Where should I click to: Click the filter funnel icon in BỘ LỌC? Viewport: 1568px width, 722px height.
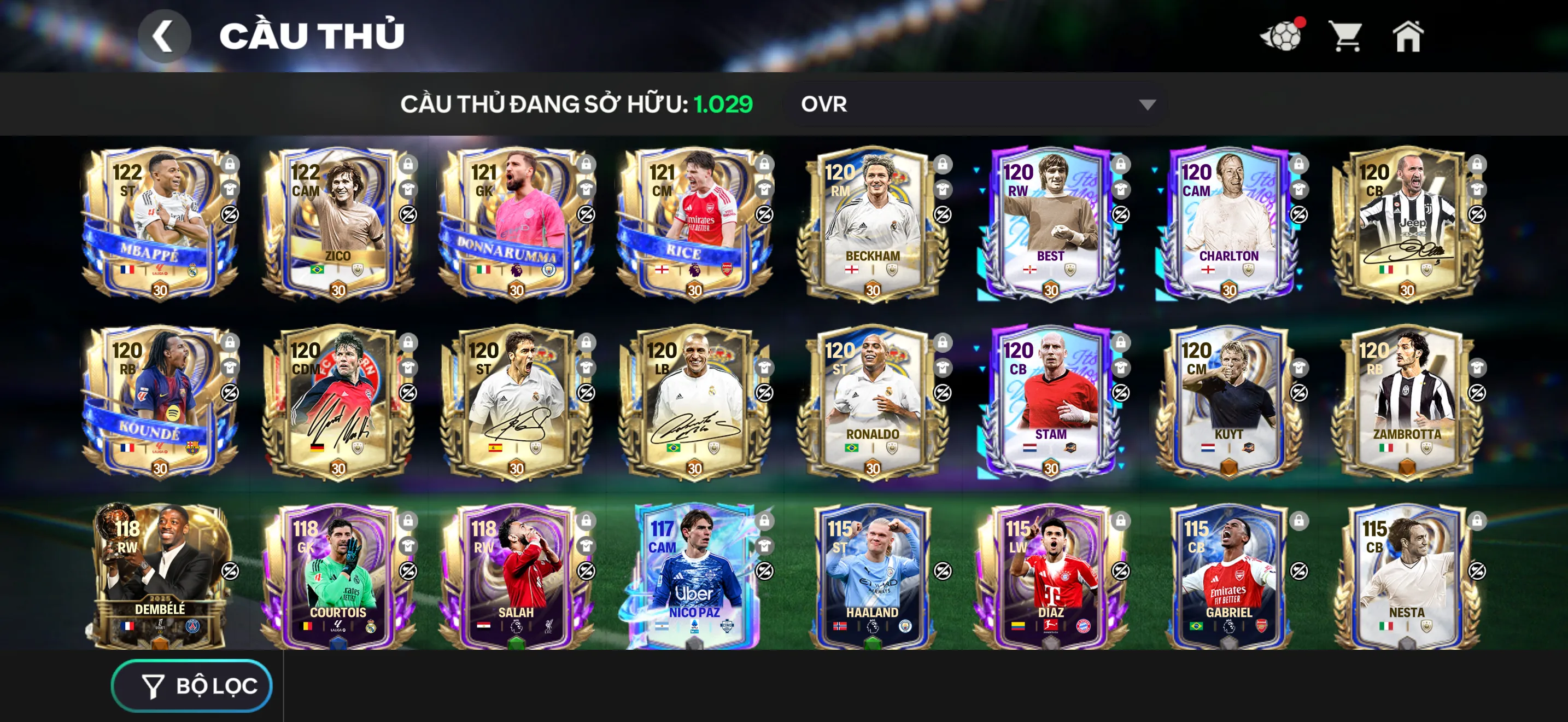click(153, 685)
